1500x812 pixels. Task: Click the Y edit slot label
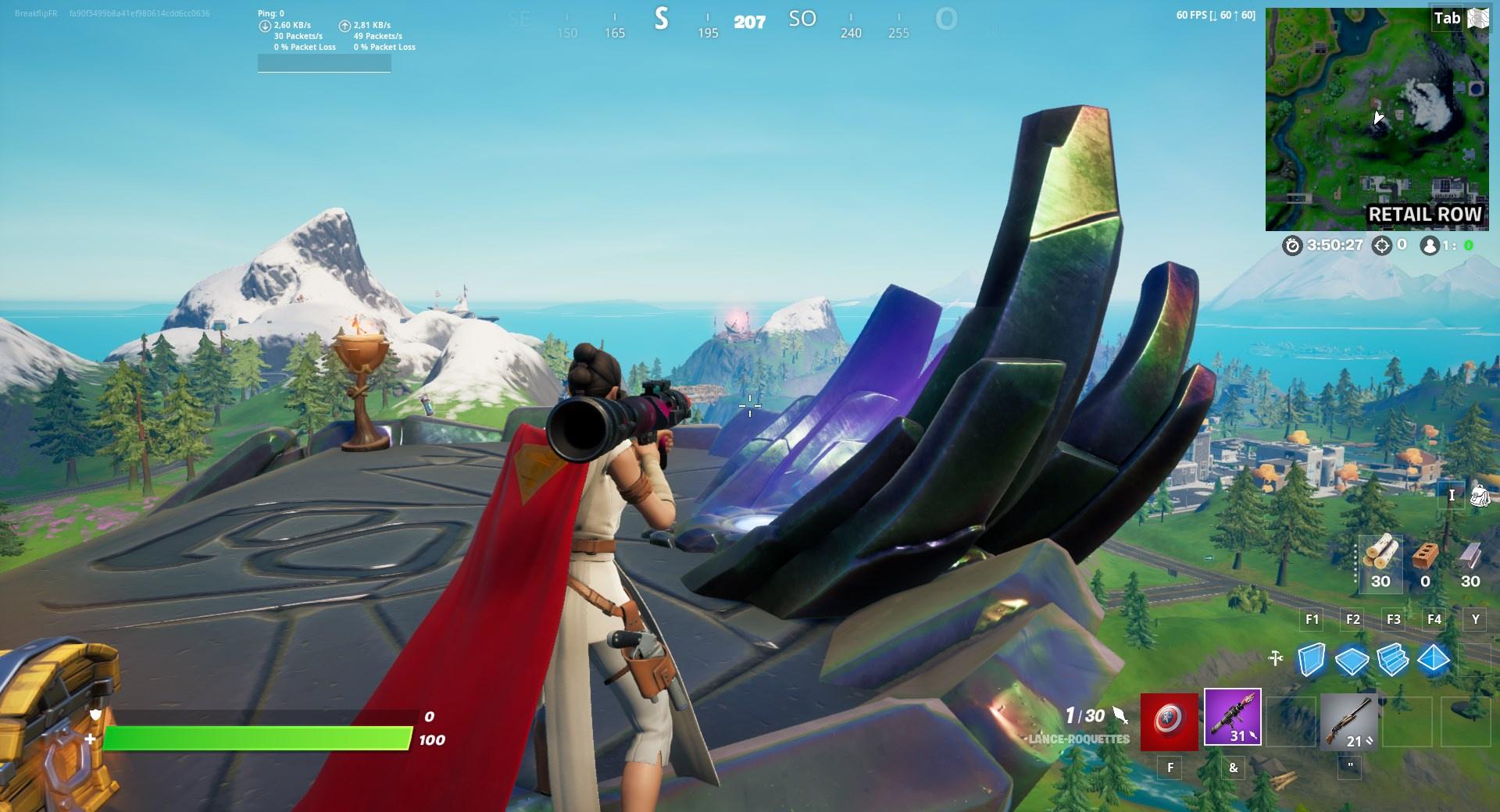point(1475,619)
